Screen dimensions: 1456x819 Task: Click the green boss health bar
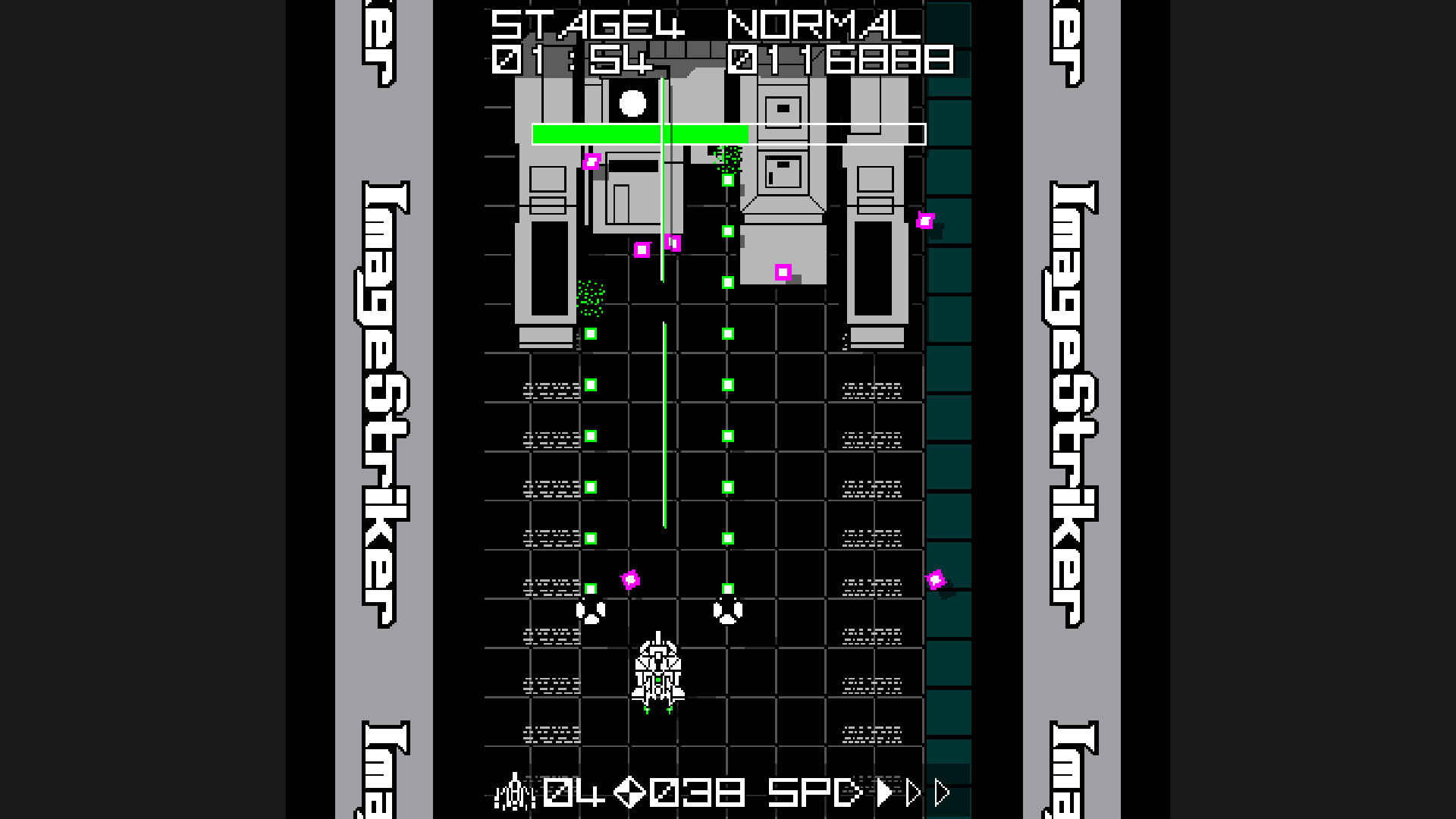click(x=641, y=133)
